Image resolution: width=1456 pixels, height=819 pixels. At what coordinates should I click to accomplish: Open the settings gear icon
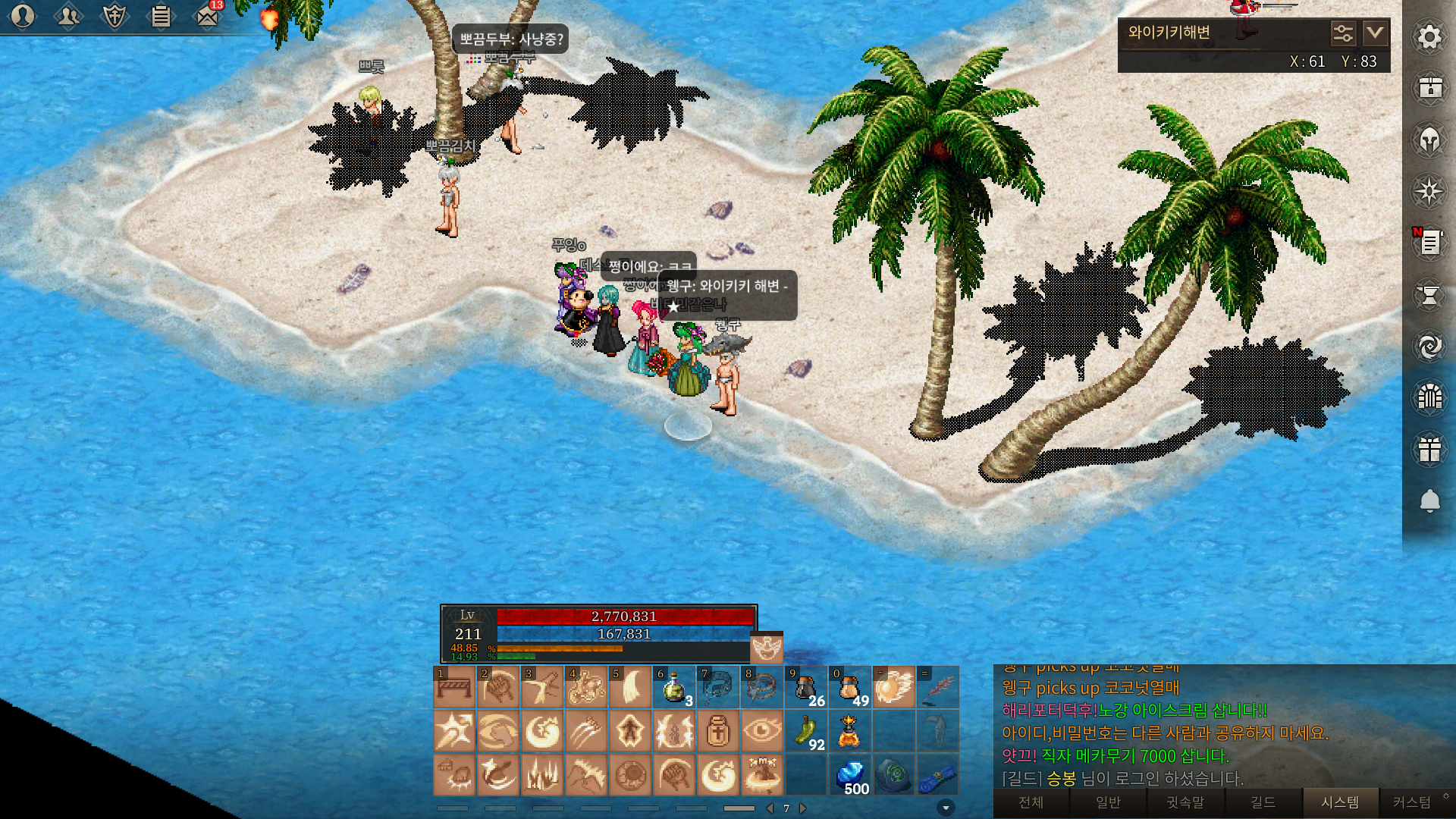pyautogui.click(x=1429, y=37)
